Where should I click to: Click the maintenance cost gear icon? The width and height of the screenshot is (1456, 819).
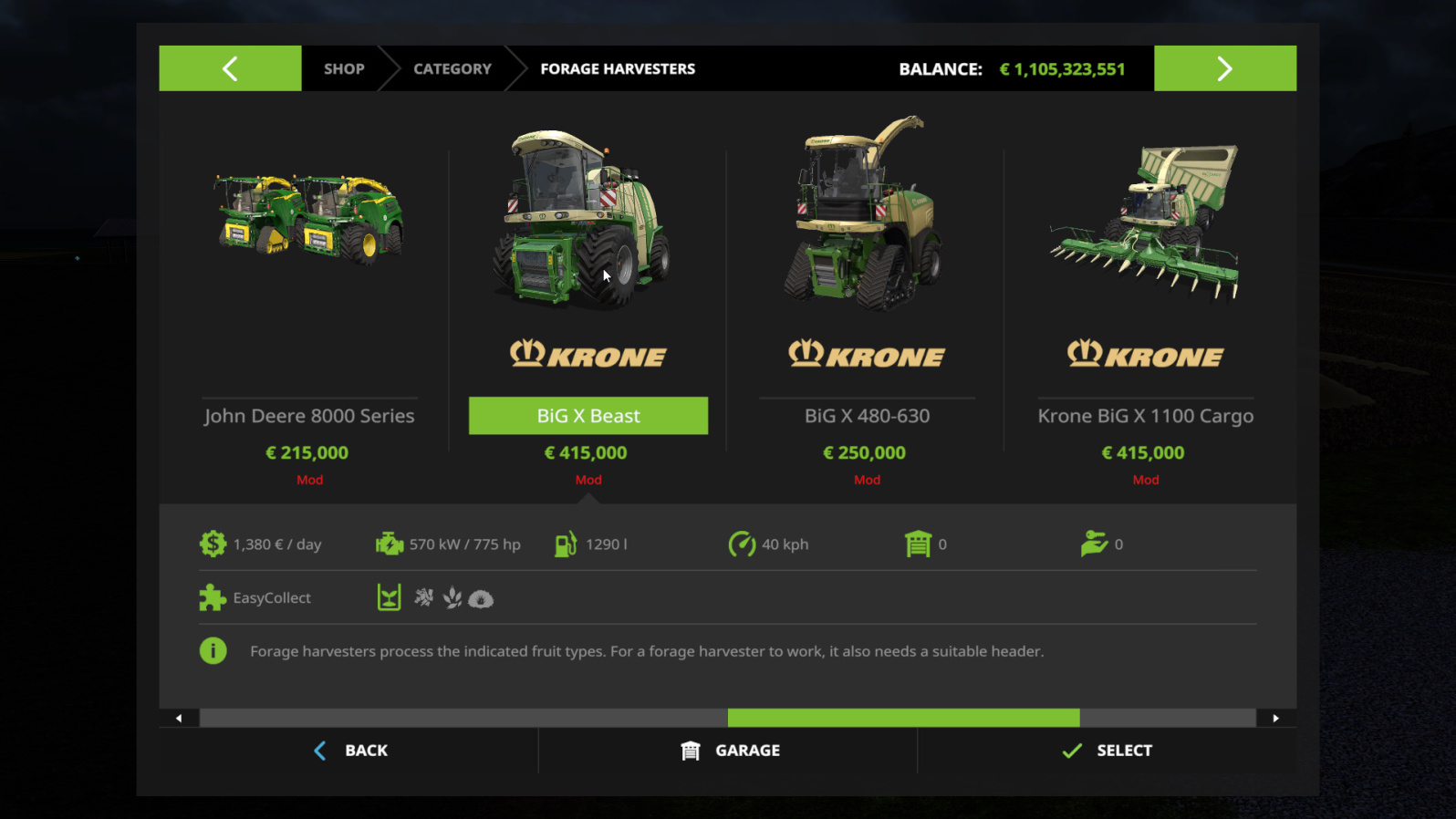point(213,543)
